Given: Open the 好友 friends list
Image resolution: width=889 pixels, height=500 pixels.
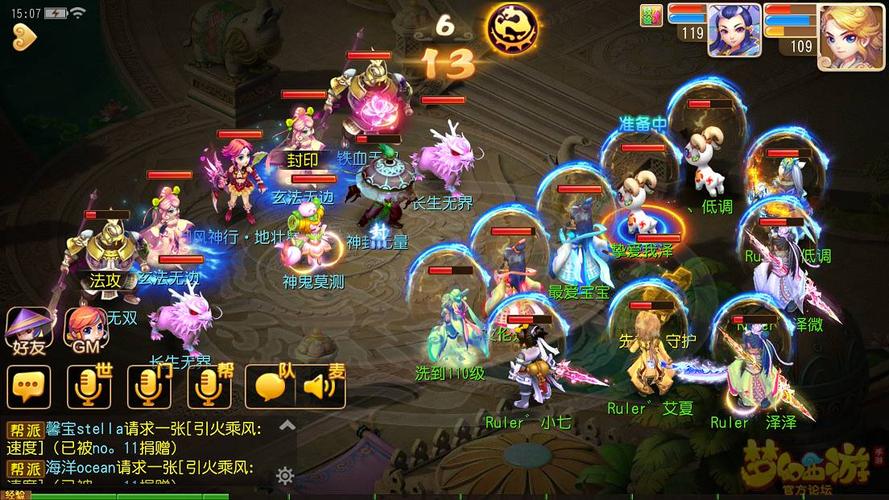Looking at the screenshot, I should pyautogui.click(x=29, y=331).
